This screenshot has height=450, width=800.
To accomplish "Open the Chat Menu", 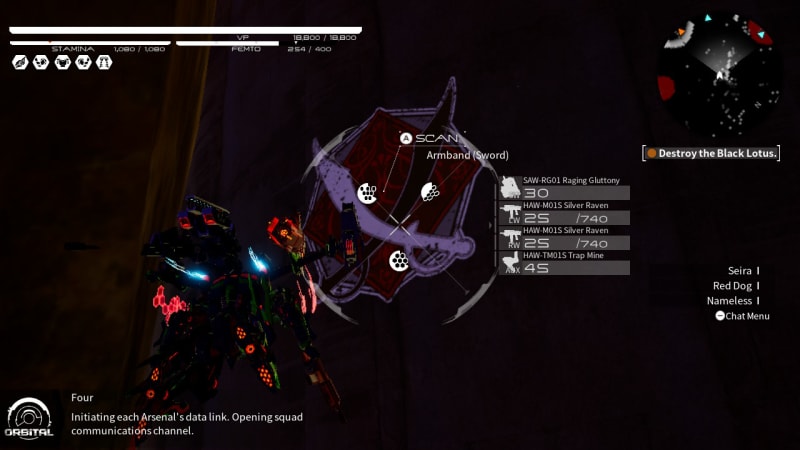I will [x=742, y=316].
